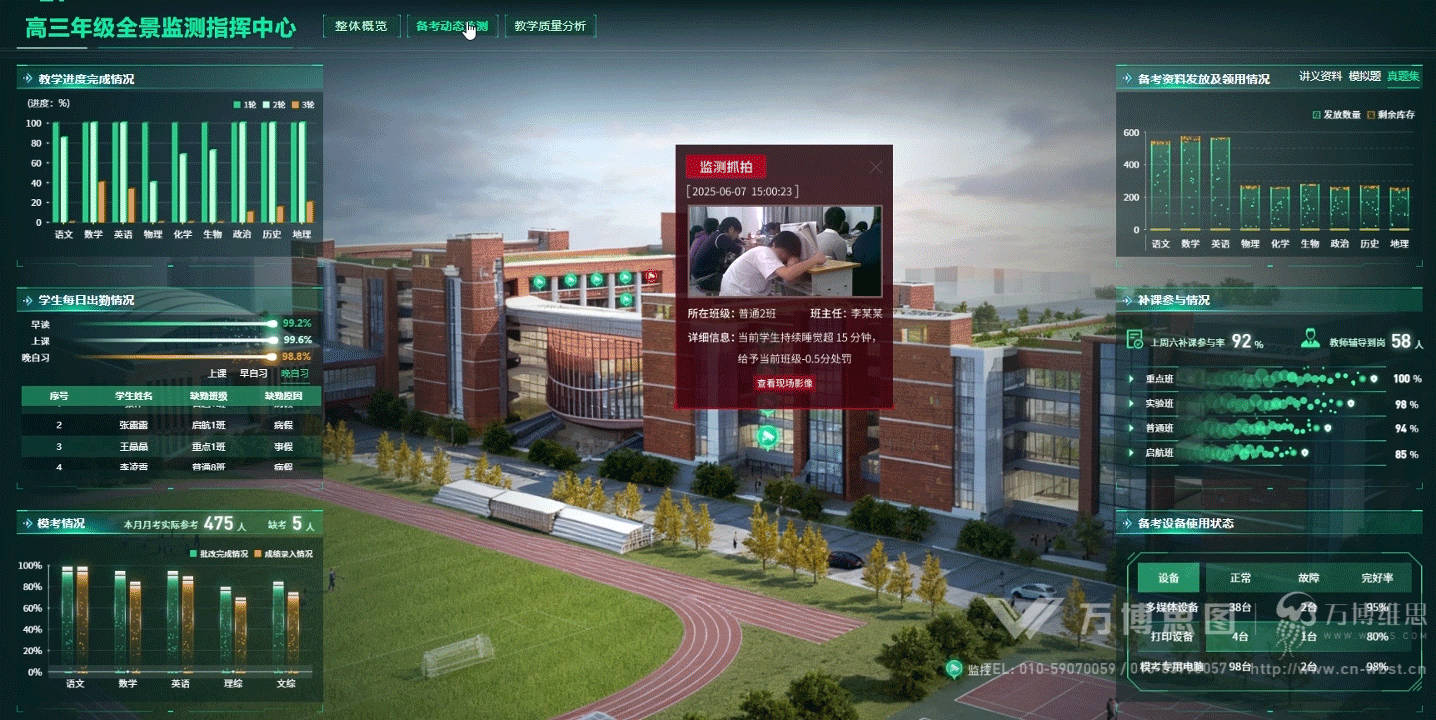The image size is (1436, 720).
Task: Toggle the 成绩录入情况 legend entry
Action: [x=283, y=553]
